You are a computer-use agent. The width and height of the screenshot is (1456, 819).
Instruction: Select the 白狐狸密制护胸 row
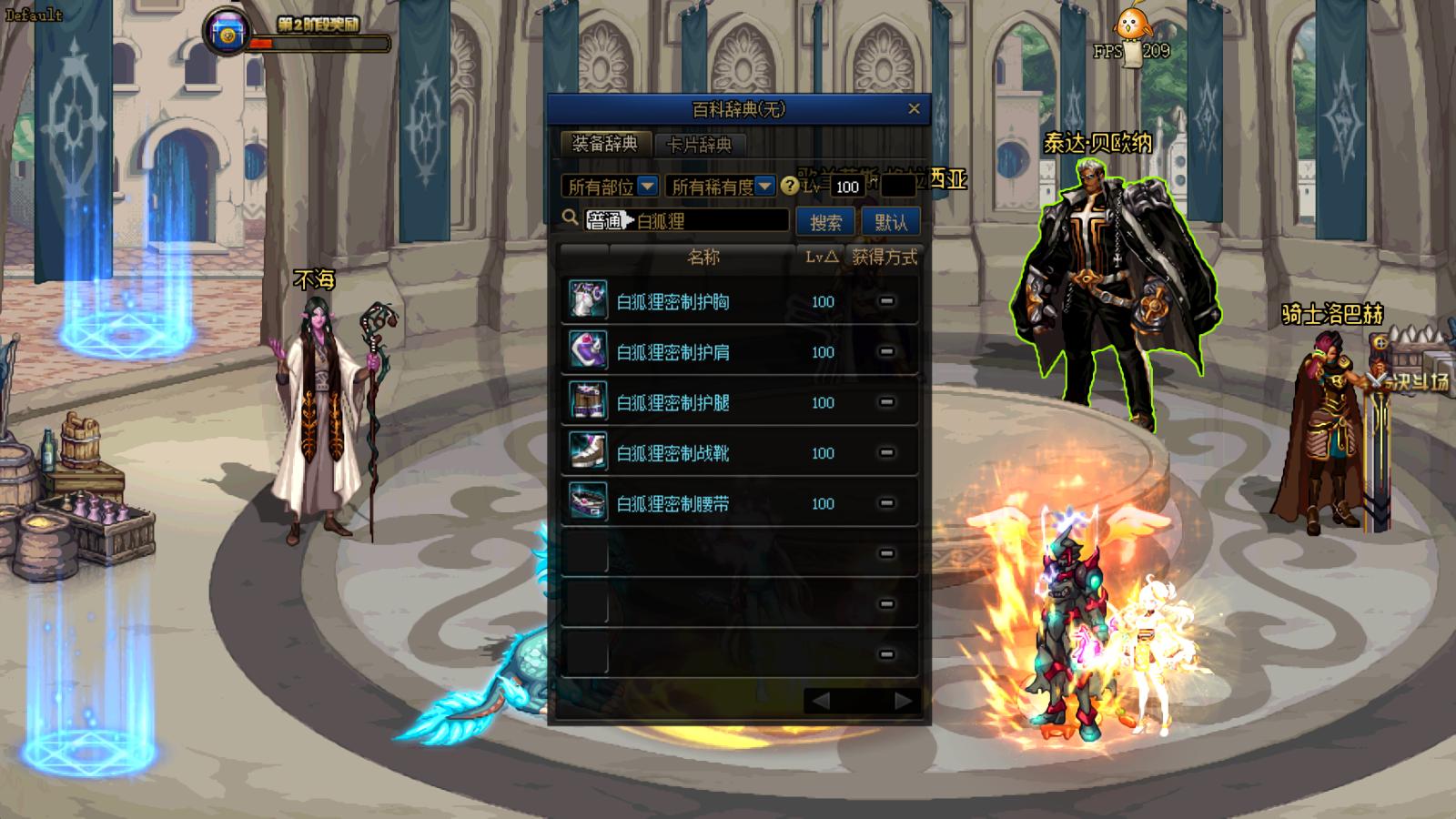click(673, 301)
